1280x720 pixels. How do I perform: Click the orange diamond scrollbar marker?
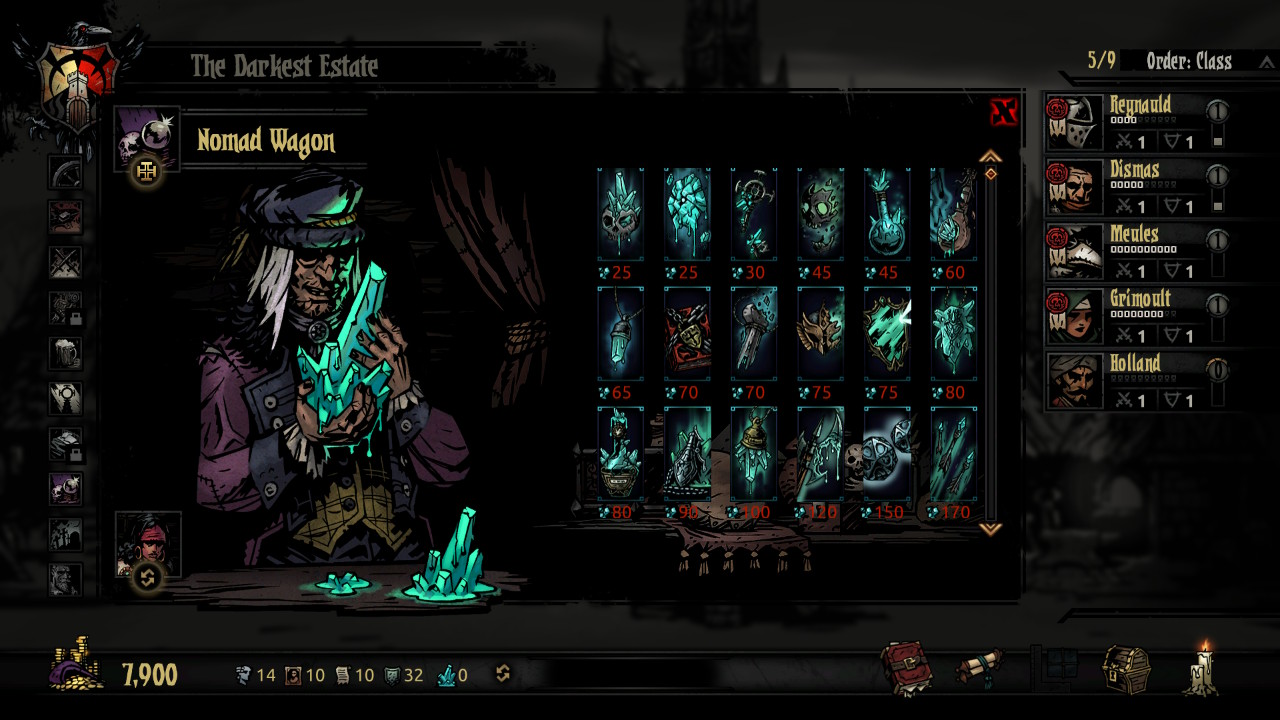coord(992,172)
